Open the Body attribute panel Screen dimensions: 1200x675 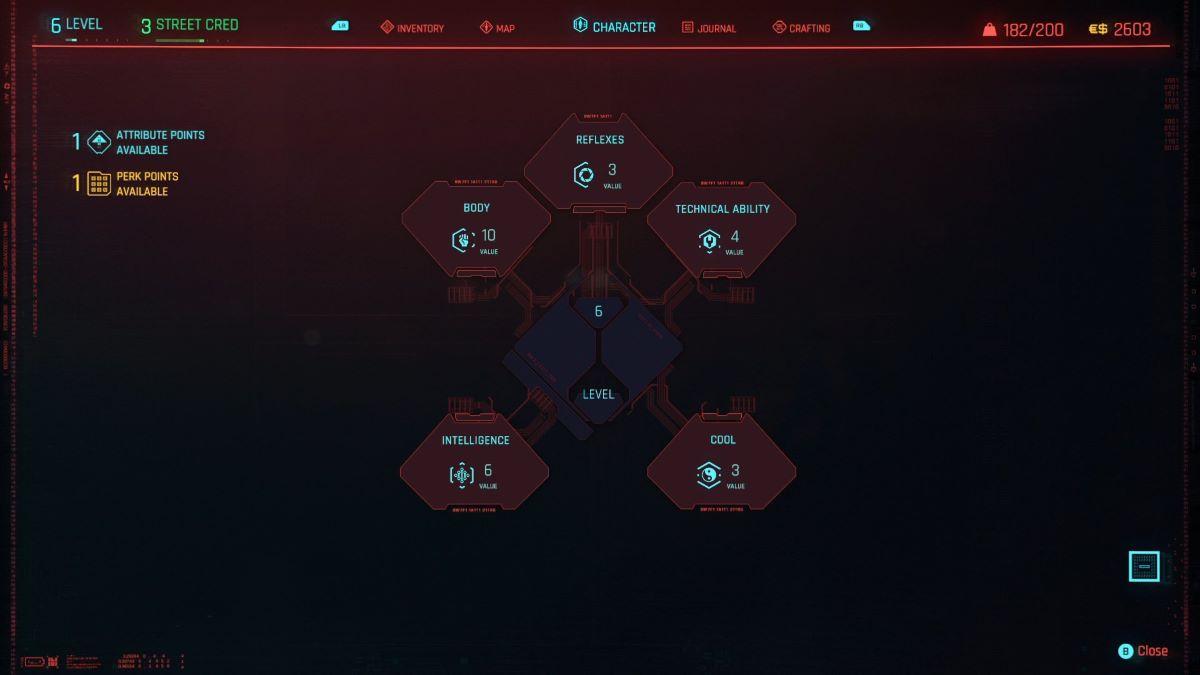(476, 229)
